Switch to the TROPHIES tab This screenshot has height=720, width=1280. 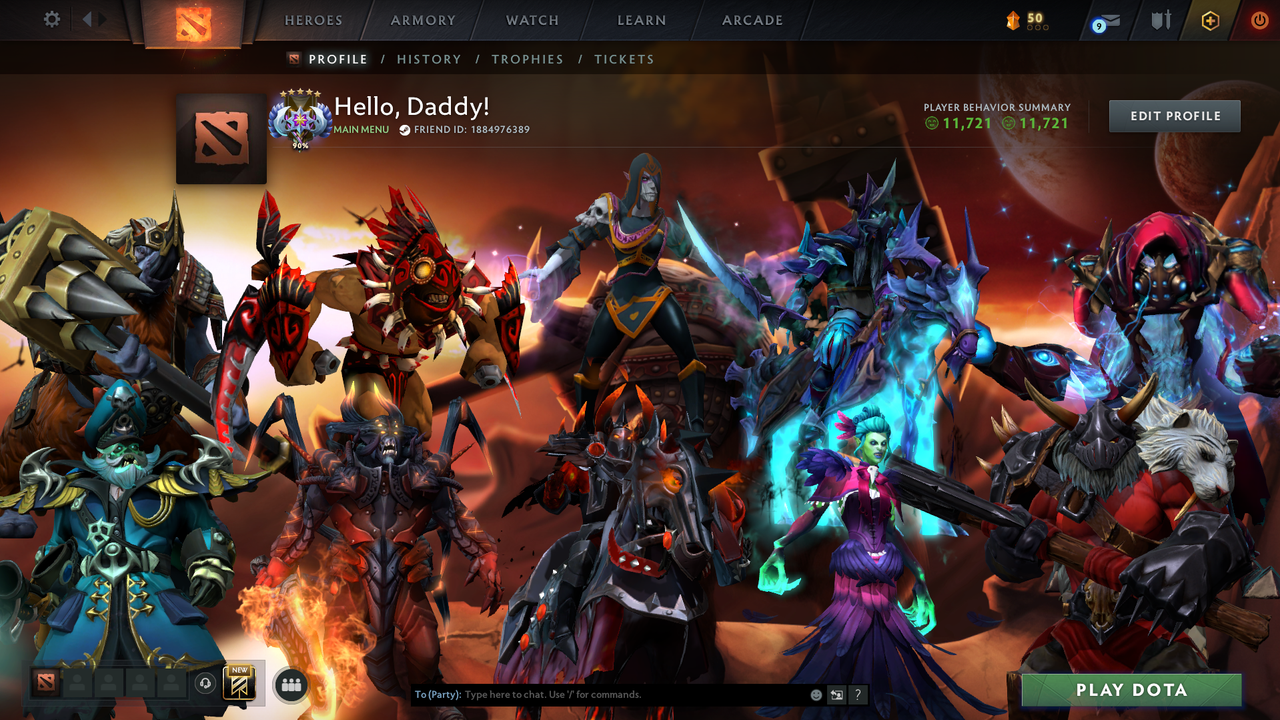point(528,59)
